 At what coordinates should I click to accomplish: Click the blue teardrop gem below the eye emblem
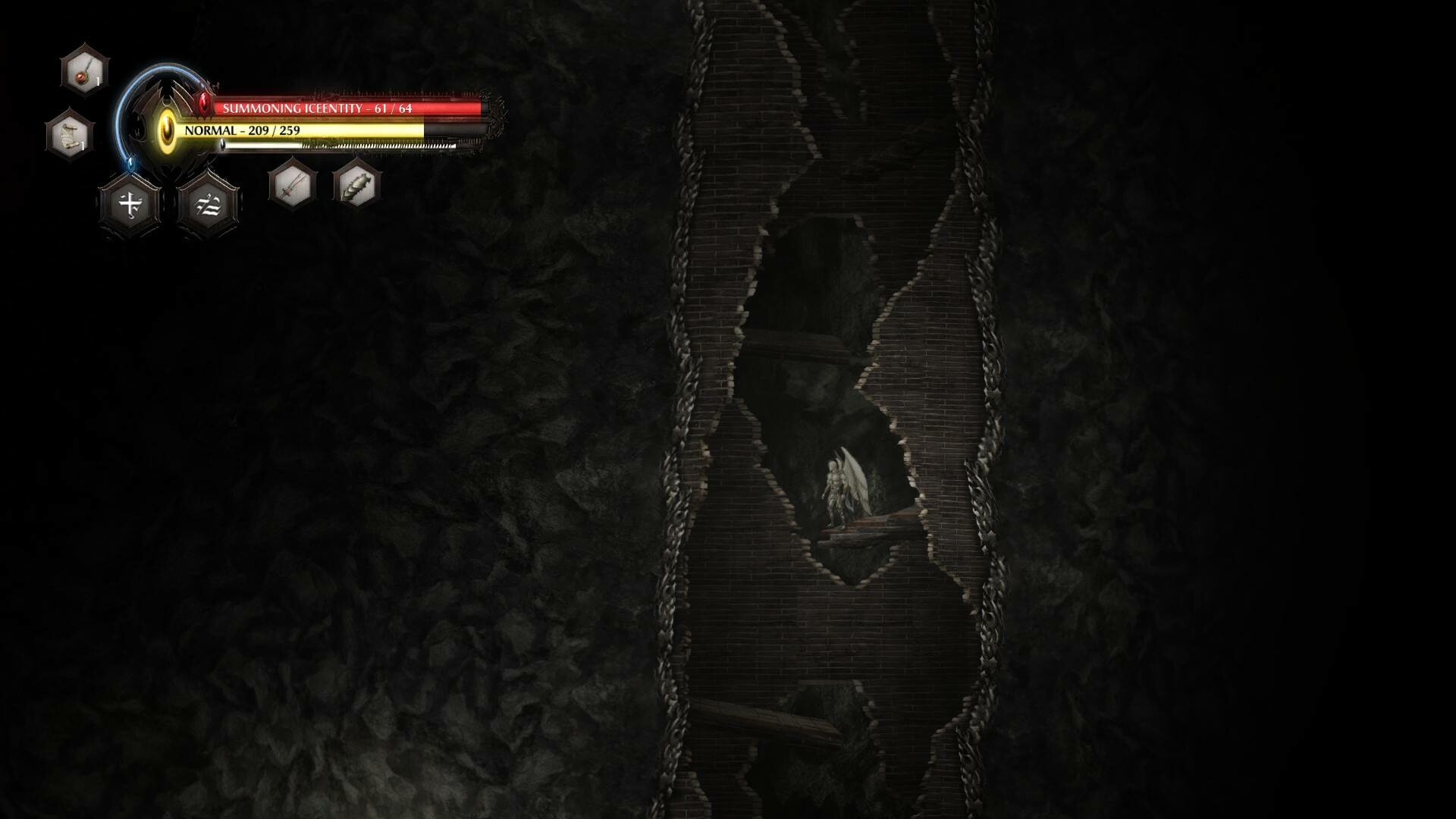[x=130, y=163]
